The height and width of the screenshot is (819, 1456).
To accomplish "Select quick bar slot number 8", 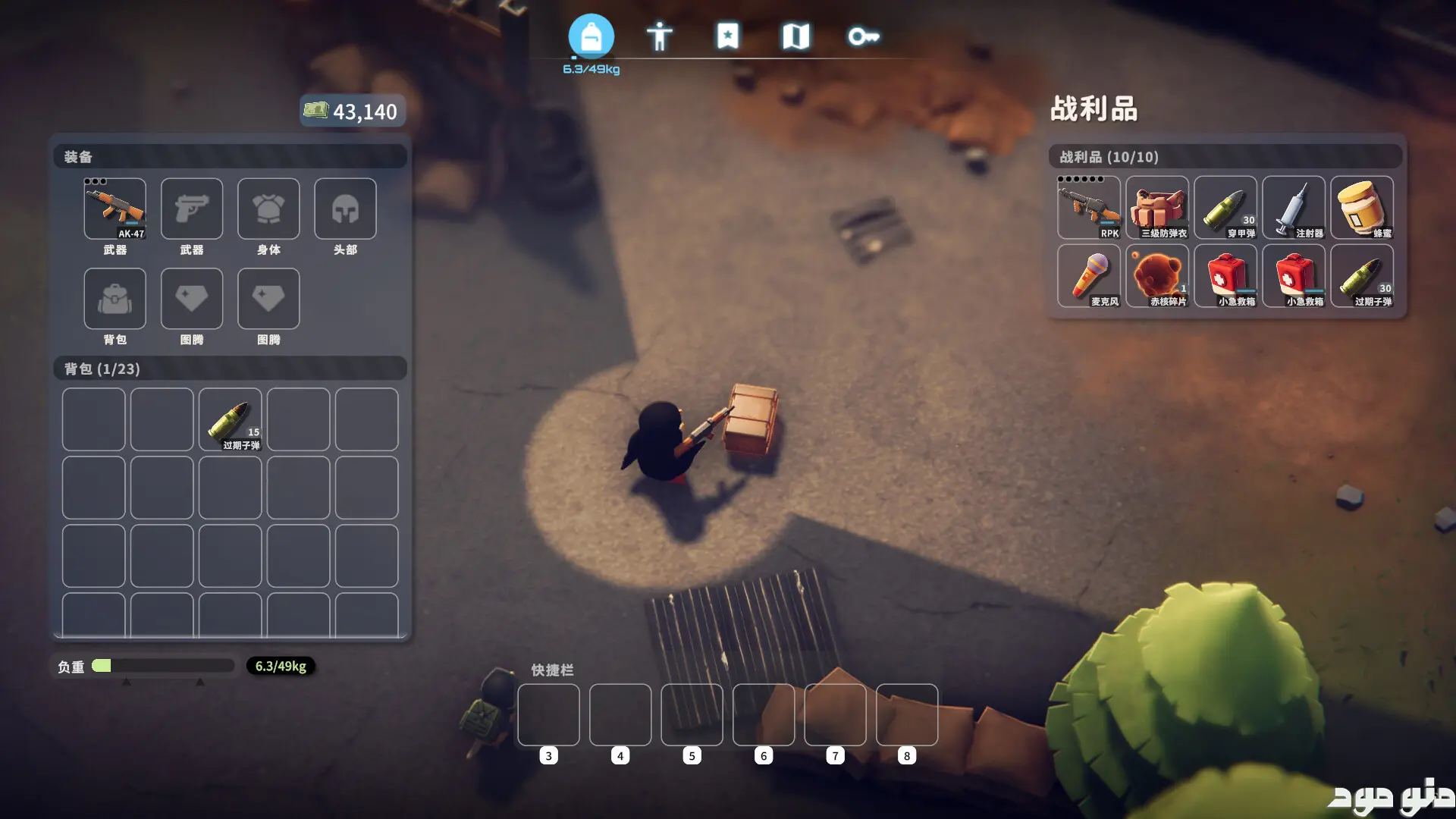I will click(907, 715).
